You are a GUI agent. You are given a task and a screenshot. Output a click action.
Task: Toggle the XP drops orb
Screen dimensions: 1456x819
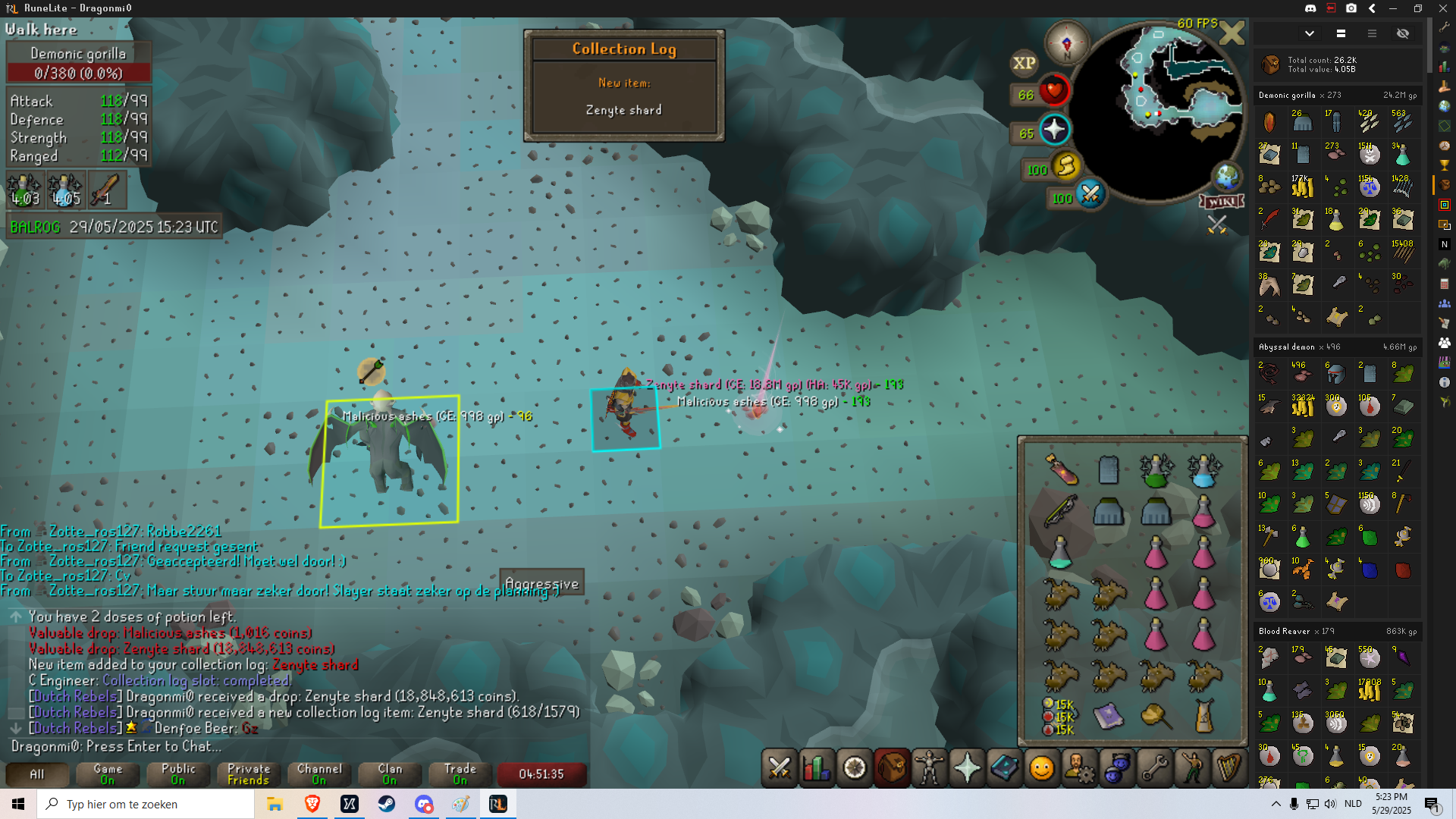click(1024, 63)
